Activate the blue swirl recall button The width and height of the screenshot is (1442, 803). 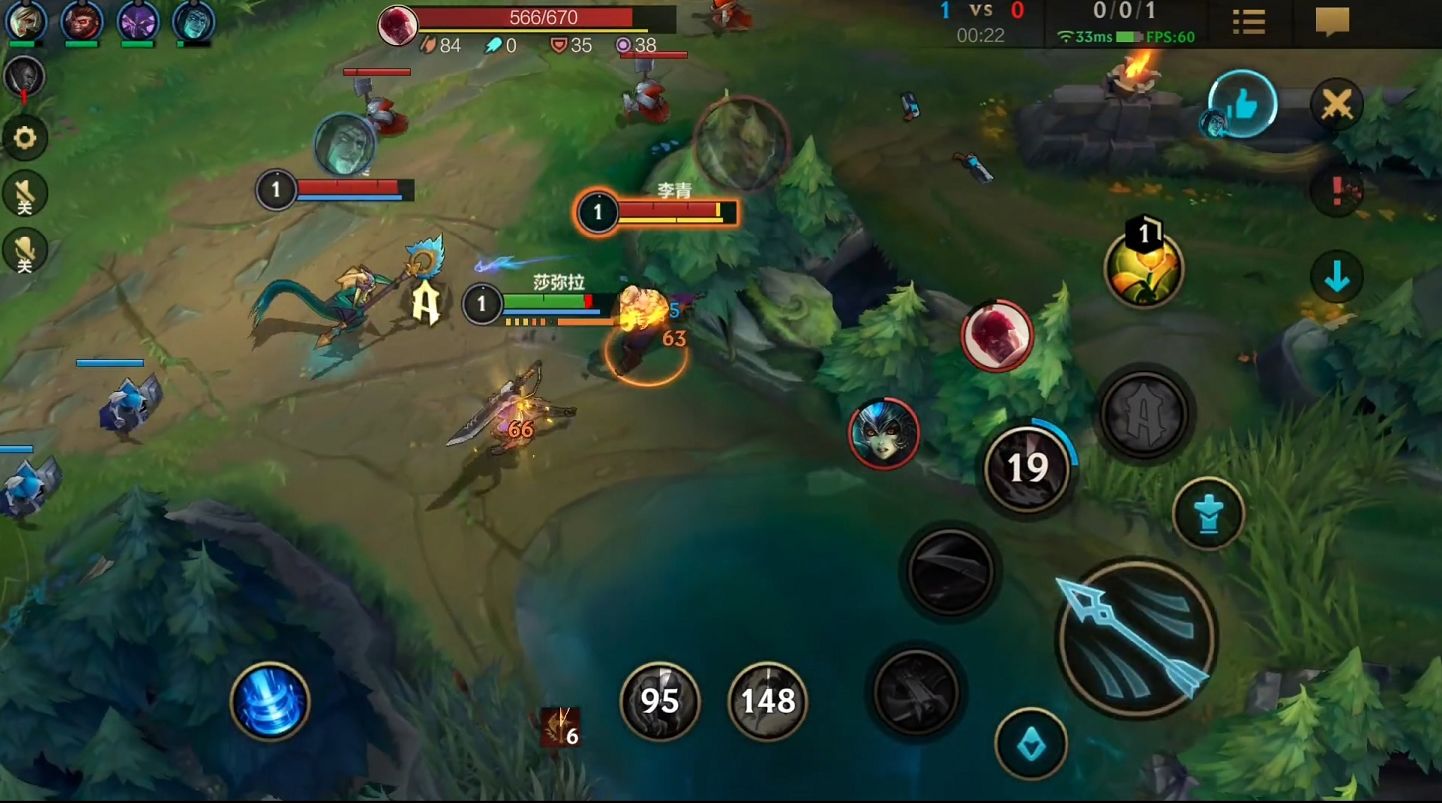(270, 701)
